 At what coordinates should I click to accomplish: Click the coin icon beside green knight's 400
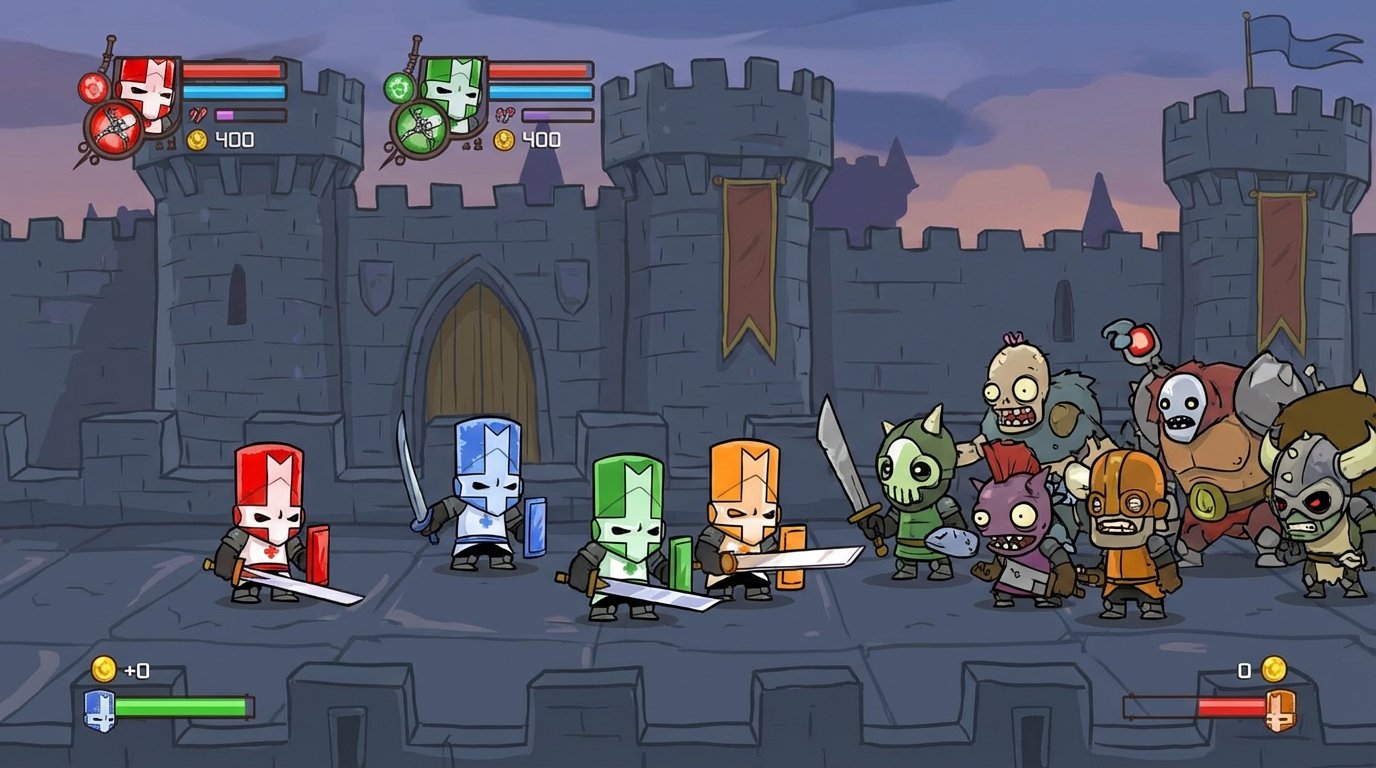click(504, 138)
